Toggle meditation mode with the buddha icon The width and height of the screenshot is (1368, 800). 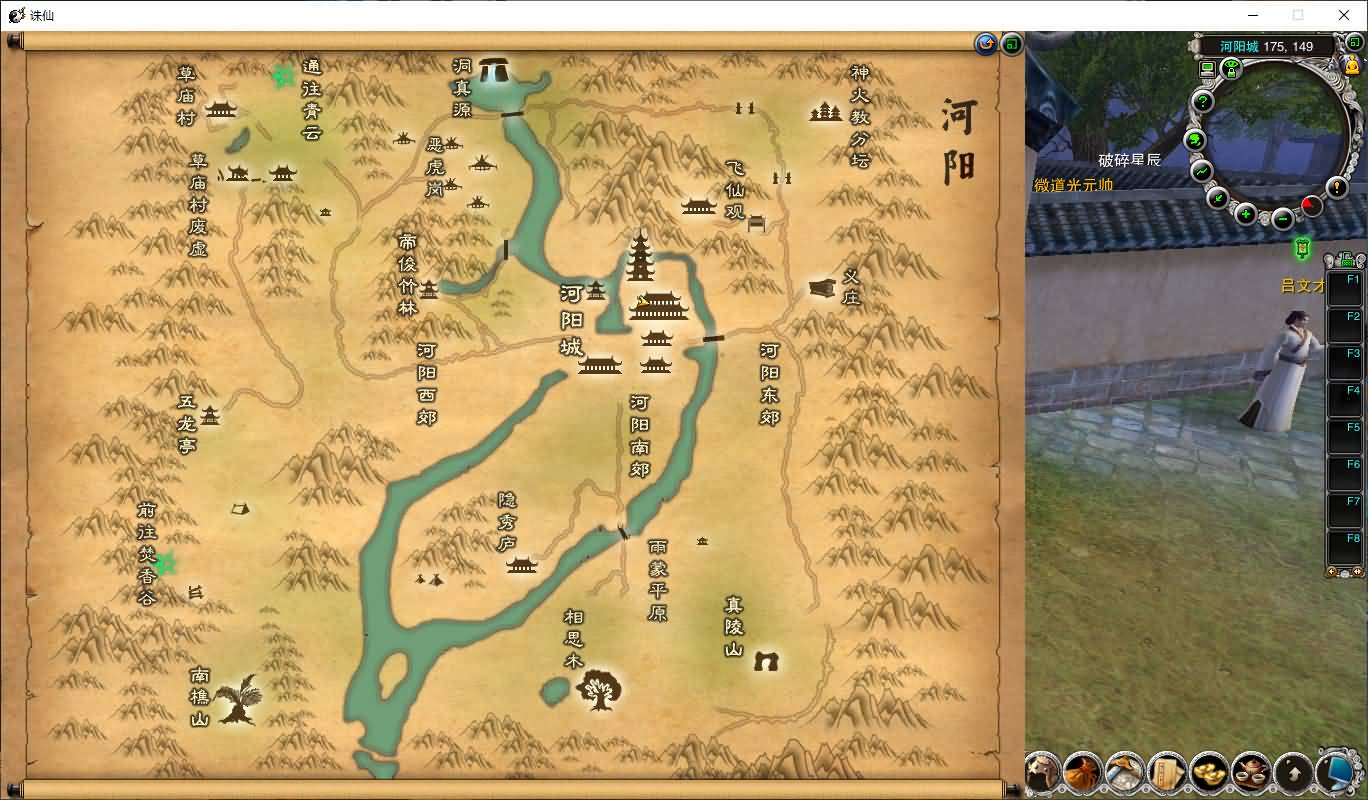[1352, 65]
